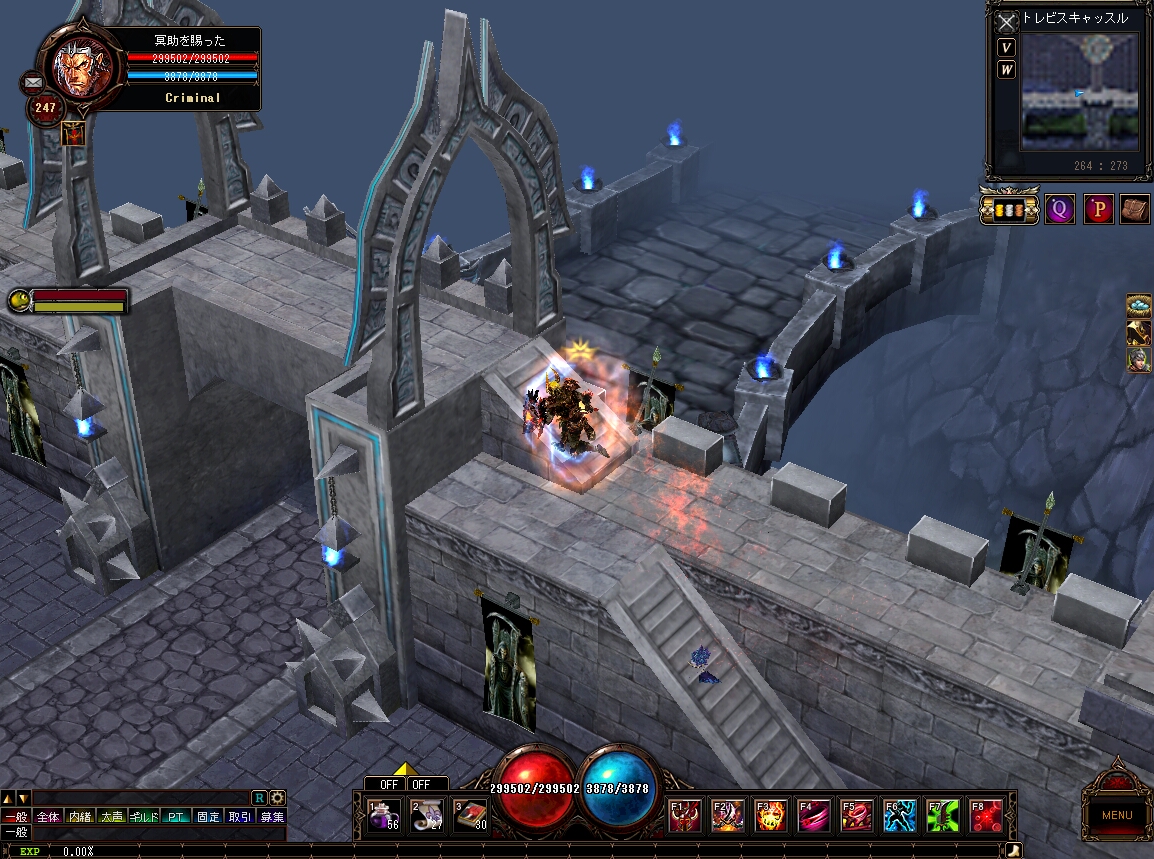
Task: Activate the F6 blue running figure skill
Action: (x=900, y=816)
